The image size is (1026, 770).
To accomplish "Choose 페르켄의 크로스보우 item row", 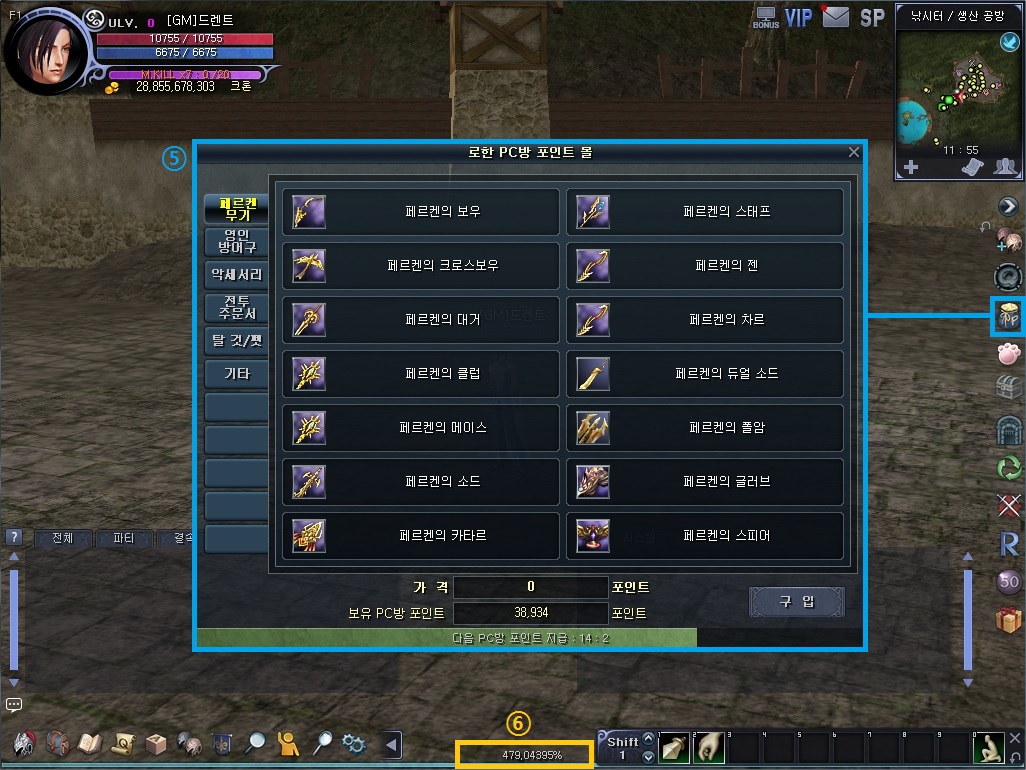I will (x=421, y=266).
